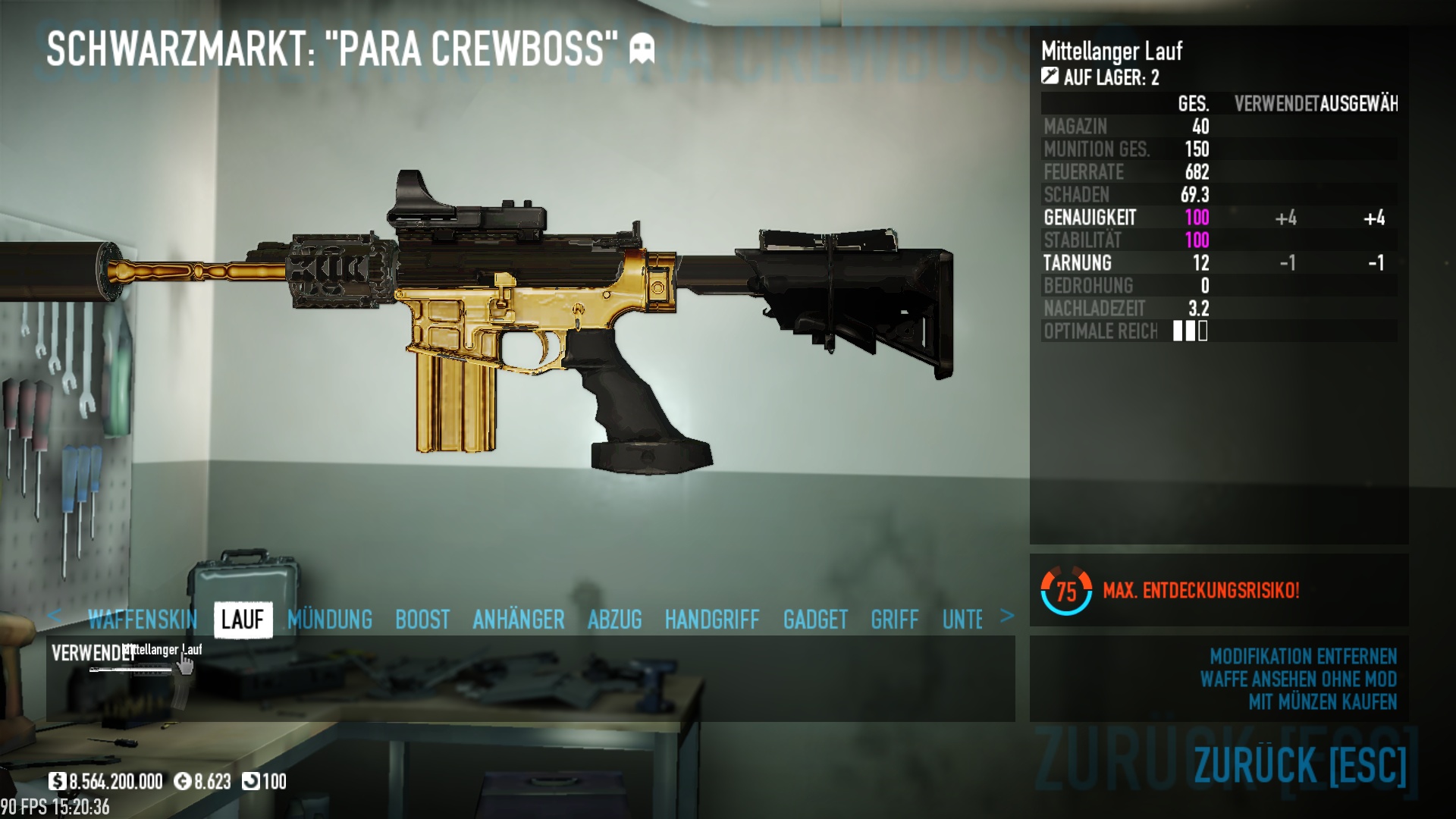Open the Abzug category

614,620
